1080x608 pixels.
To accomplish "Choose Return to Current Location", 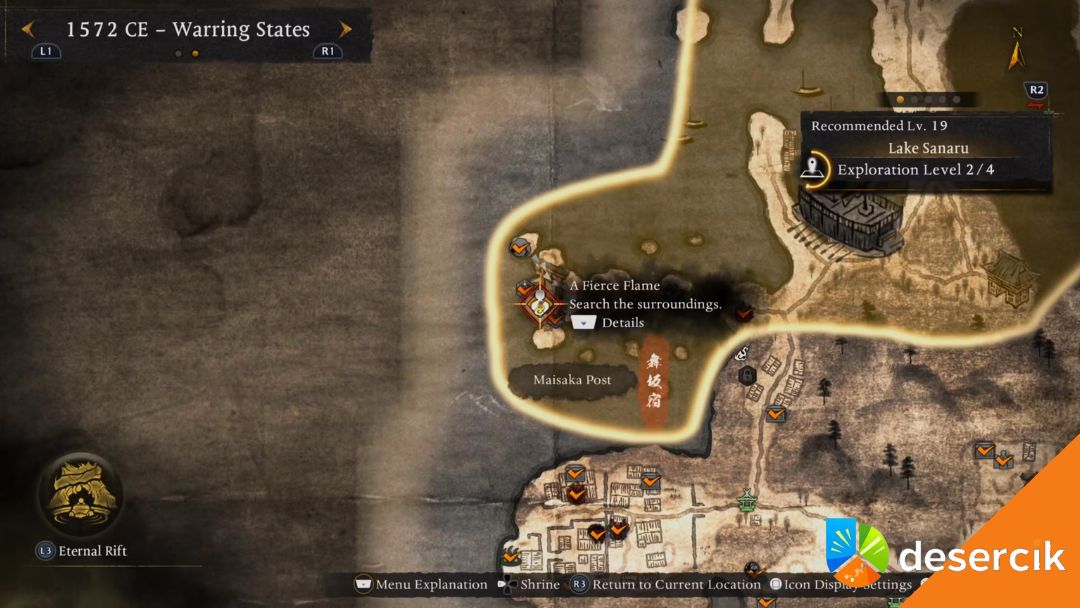I will click(x=667, y=585).
